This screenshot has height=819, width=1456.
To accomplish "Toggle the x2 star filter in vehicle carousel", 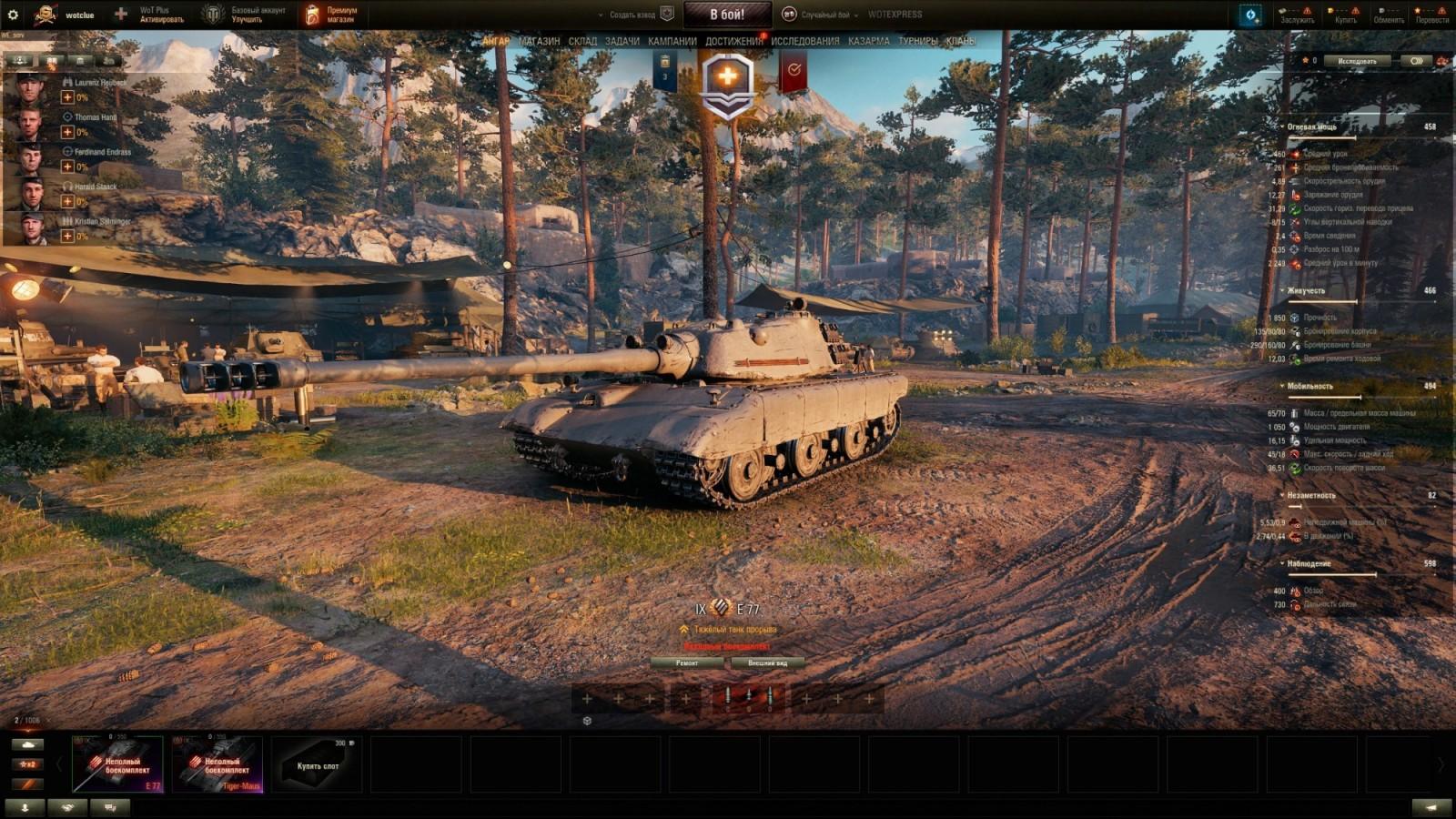I will (27, 764).
